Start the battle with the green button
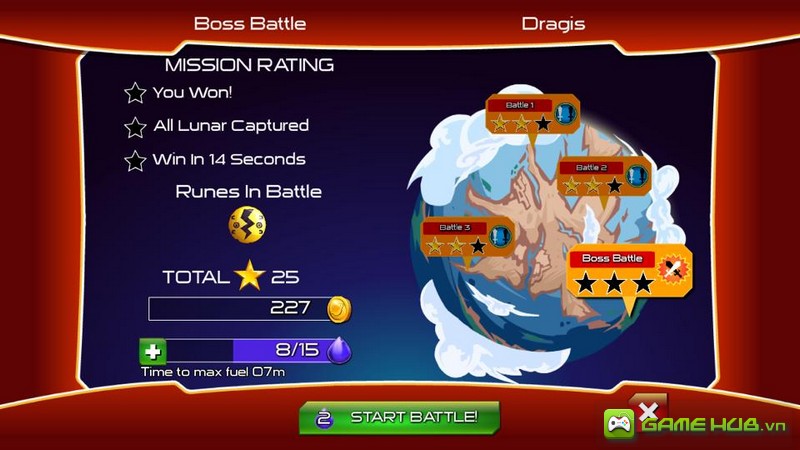800x450 pixels. pos(399,416)
